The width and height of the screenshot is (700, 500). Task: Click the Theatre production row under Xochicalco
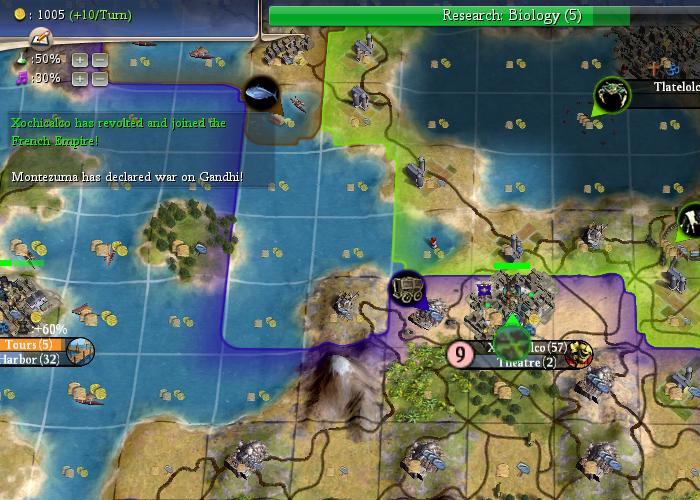point(526,362)
